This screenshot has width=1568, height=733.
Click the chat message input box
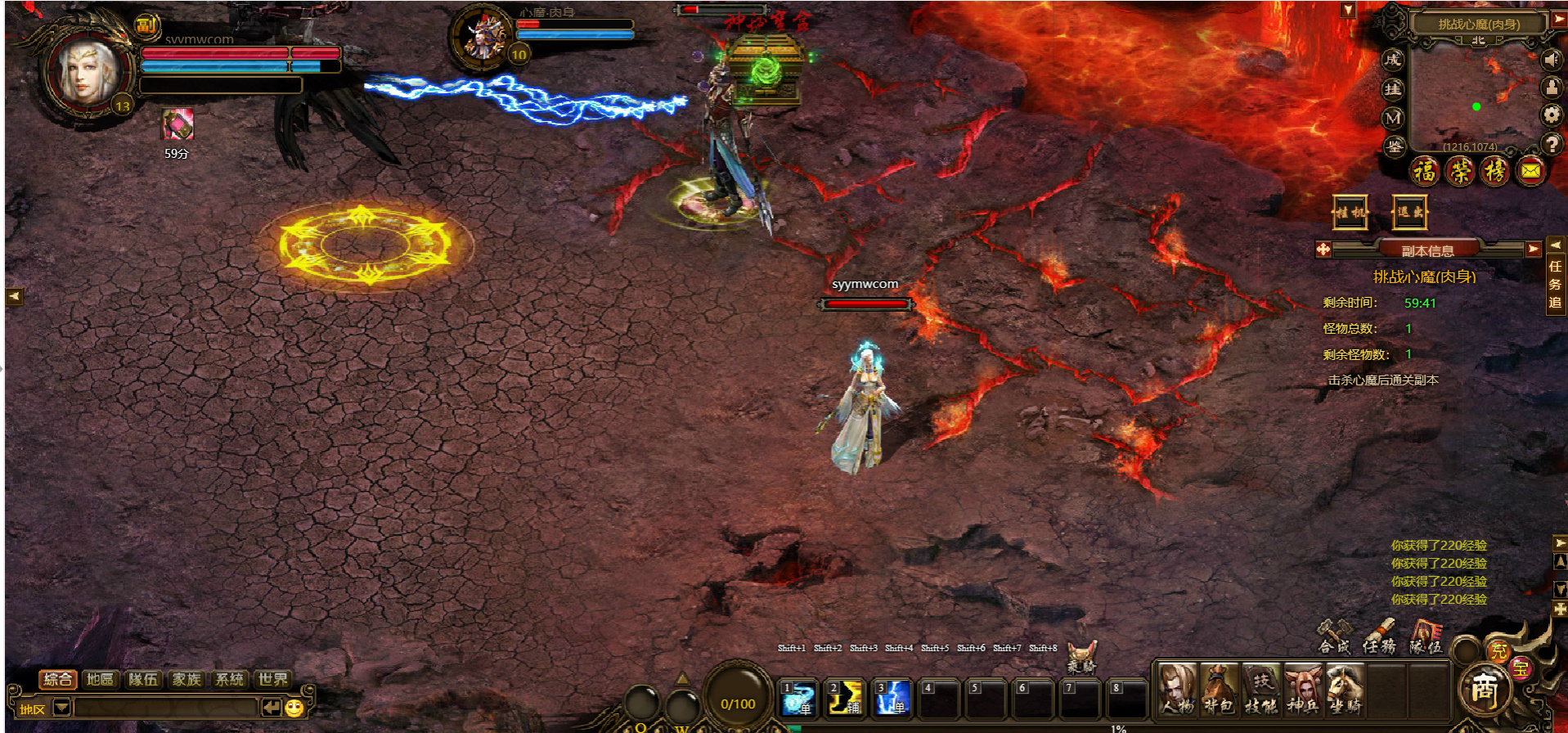[x=164, y=708]
